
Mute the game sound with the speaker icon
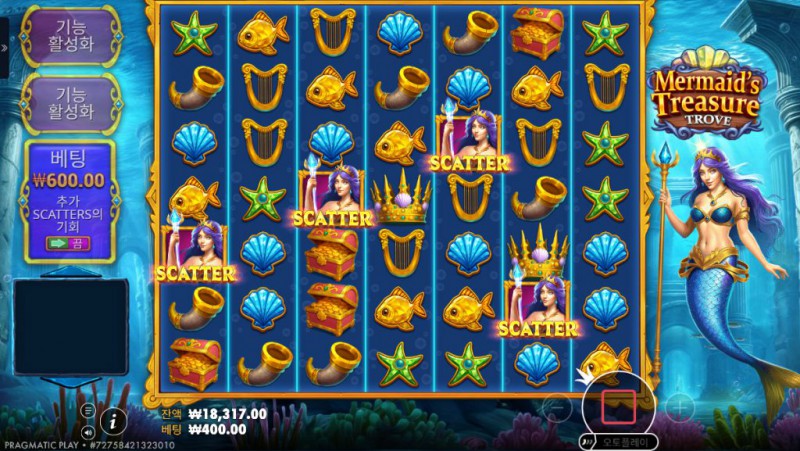(x=88, y=432)
